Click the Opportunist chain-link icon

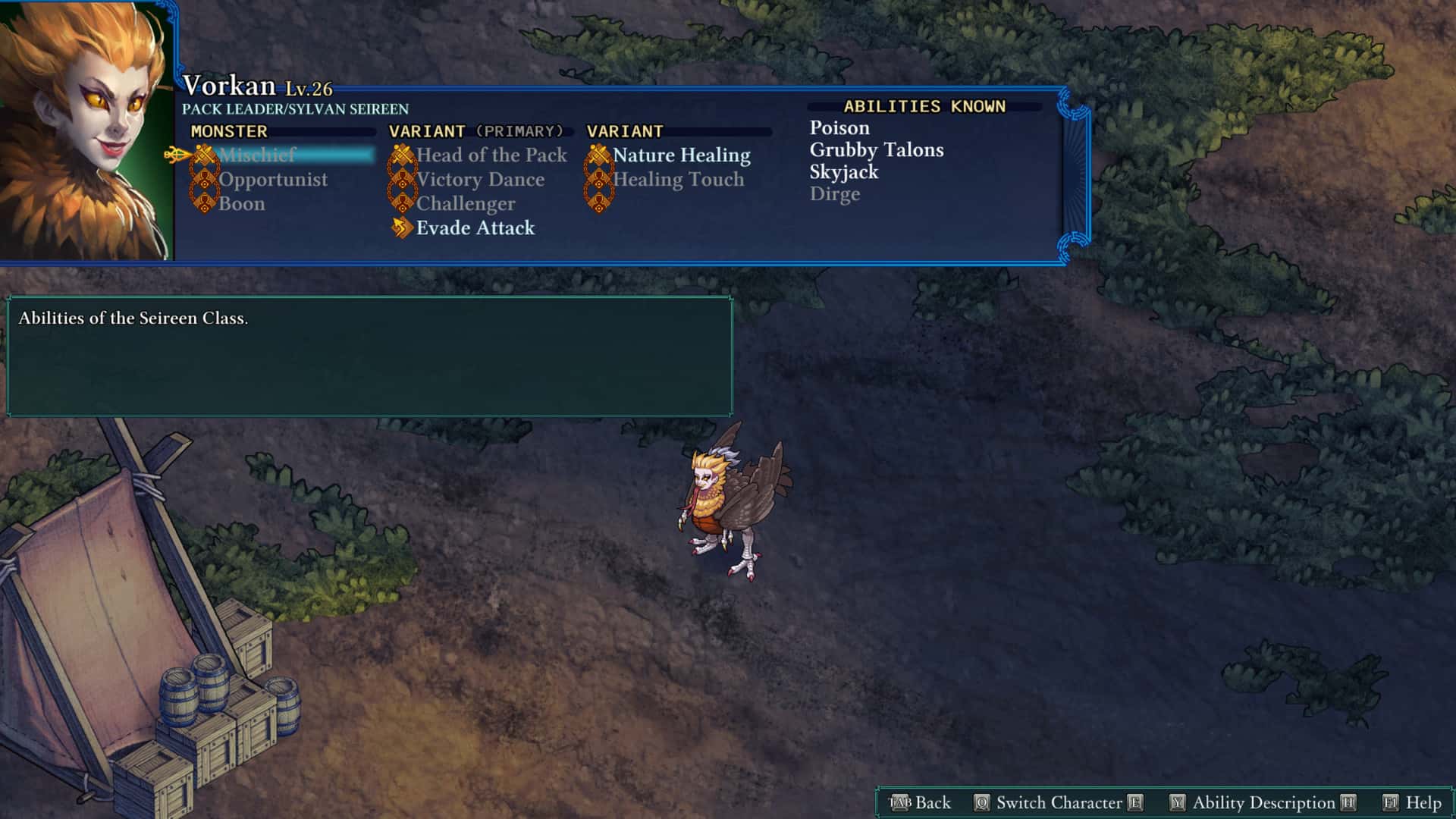(205, 179)
